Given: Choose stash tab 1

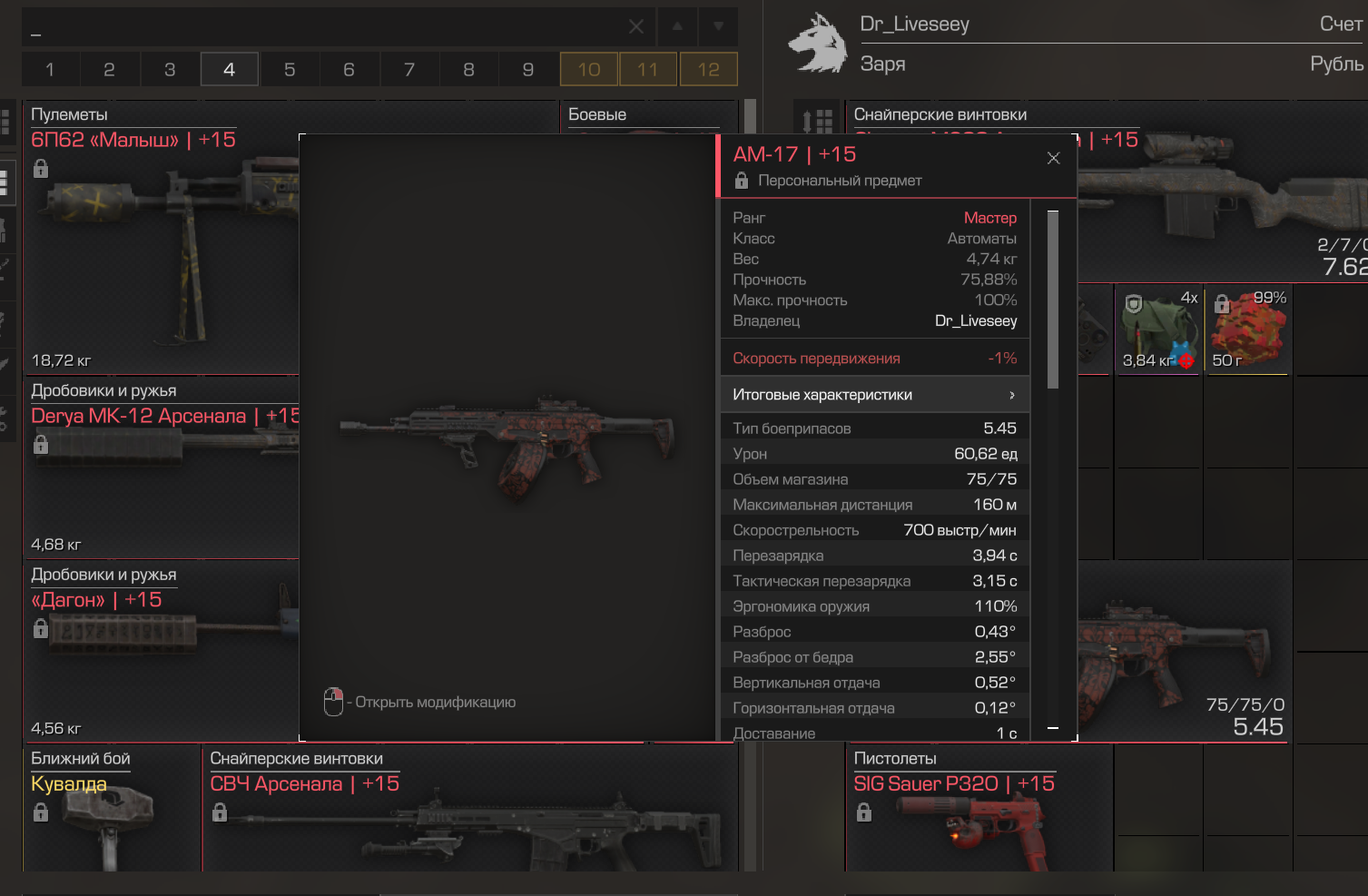Looking at the screenshot, I should click(50, 70).
